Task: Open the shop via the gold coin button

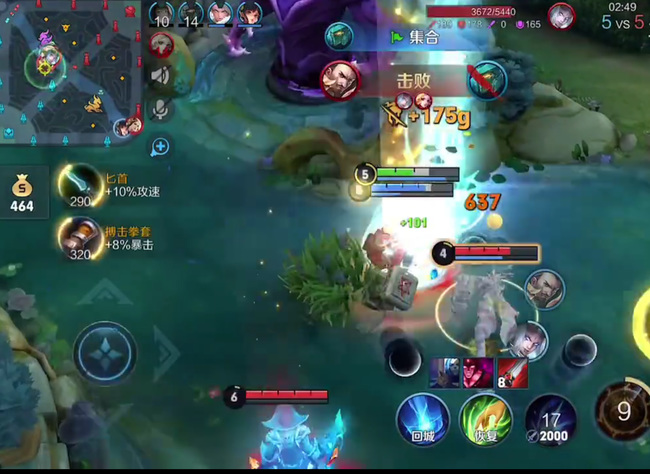Action: [21, 193]
